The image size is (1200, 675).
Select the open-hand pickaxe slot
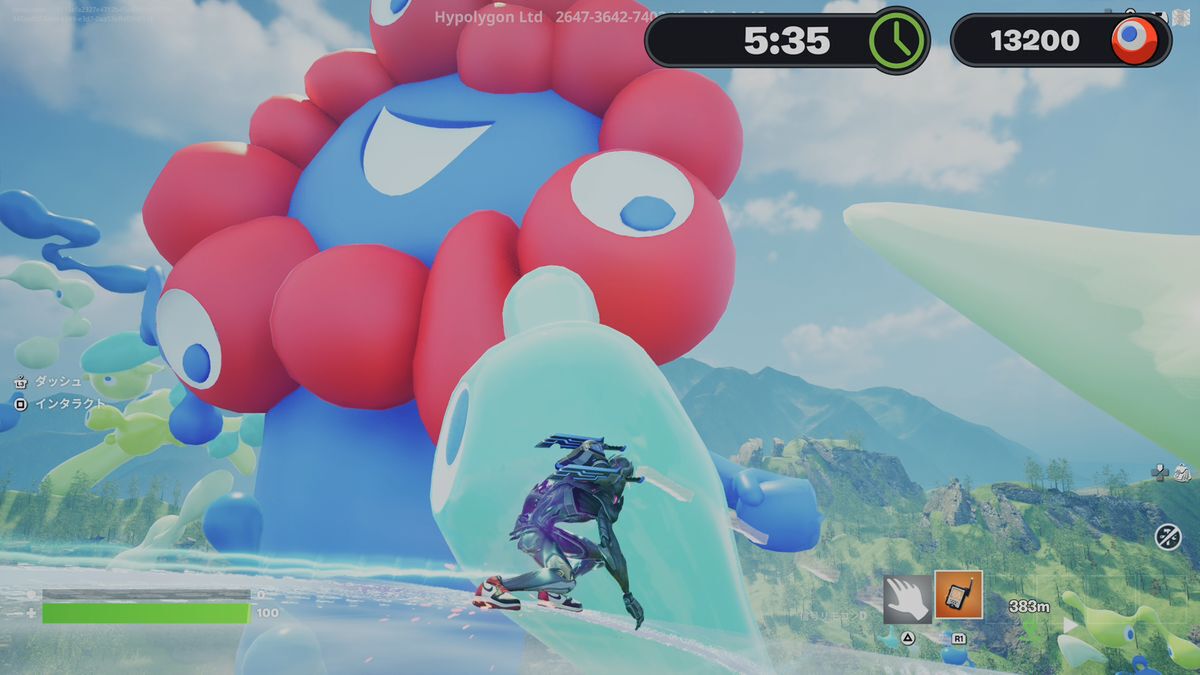(x=907, y=597)
